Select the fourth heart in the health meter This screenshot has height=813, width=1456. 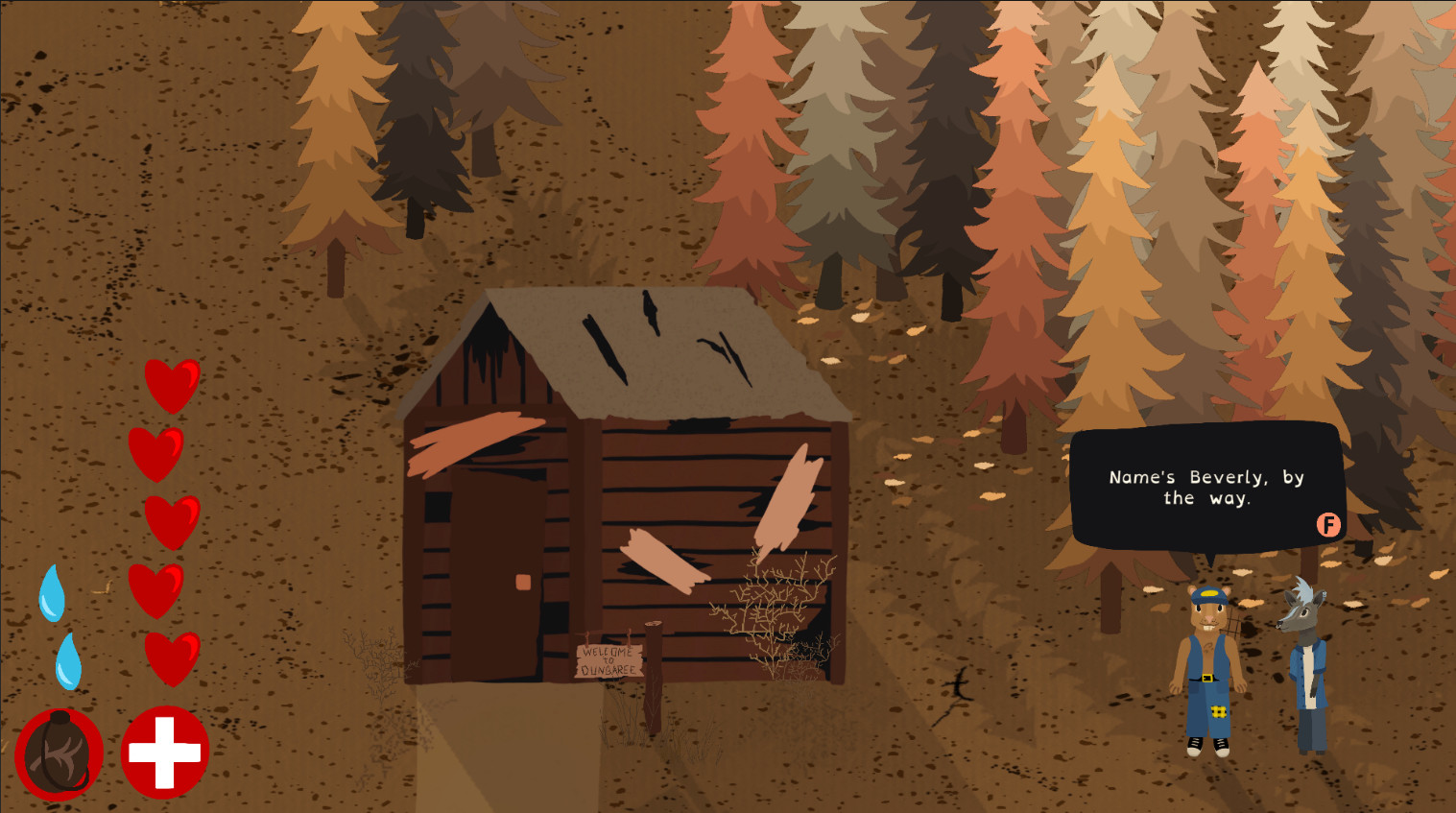156,590
